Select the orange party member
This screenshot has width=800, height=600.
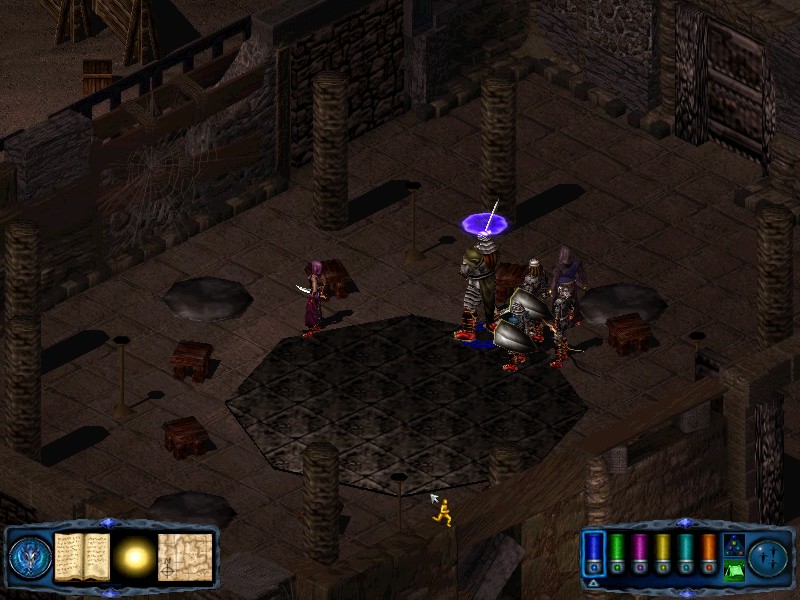(x=709, y=552)
